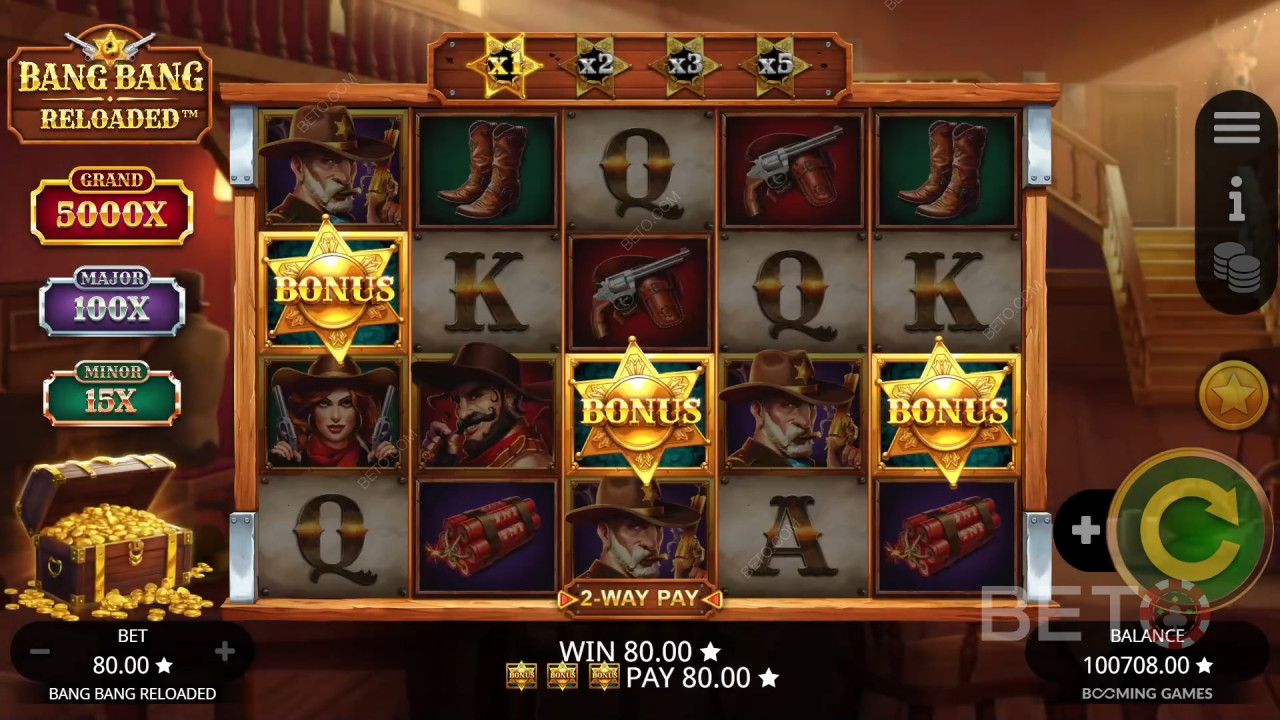Click the gold star coin button

click(1234, 394)
